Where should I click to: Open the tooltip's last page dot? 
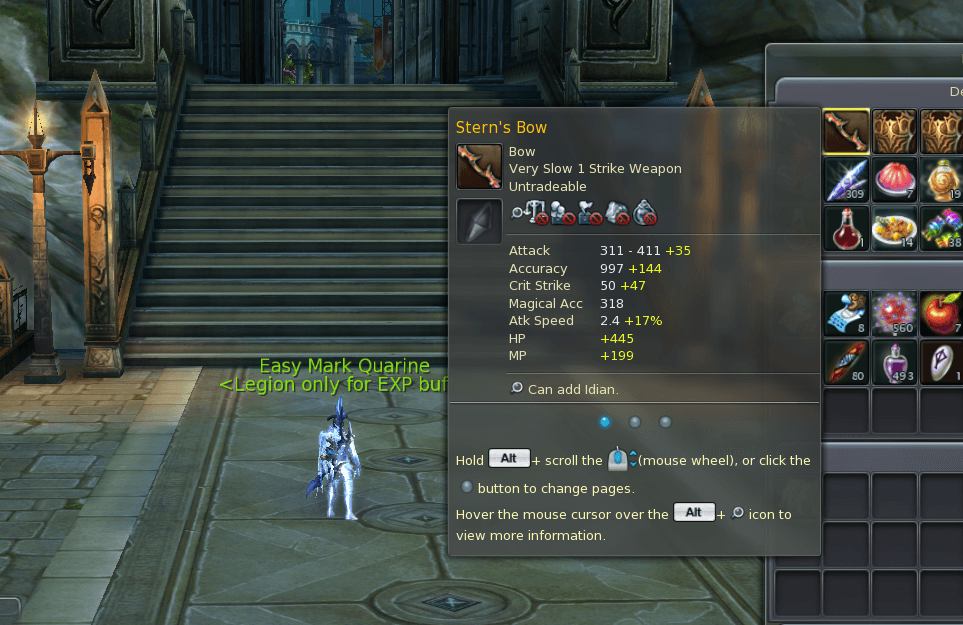point(665,422)
